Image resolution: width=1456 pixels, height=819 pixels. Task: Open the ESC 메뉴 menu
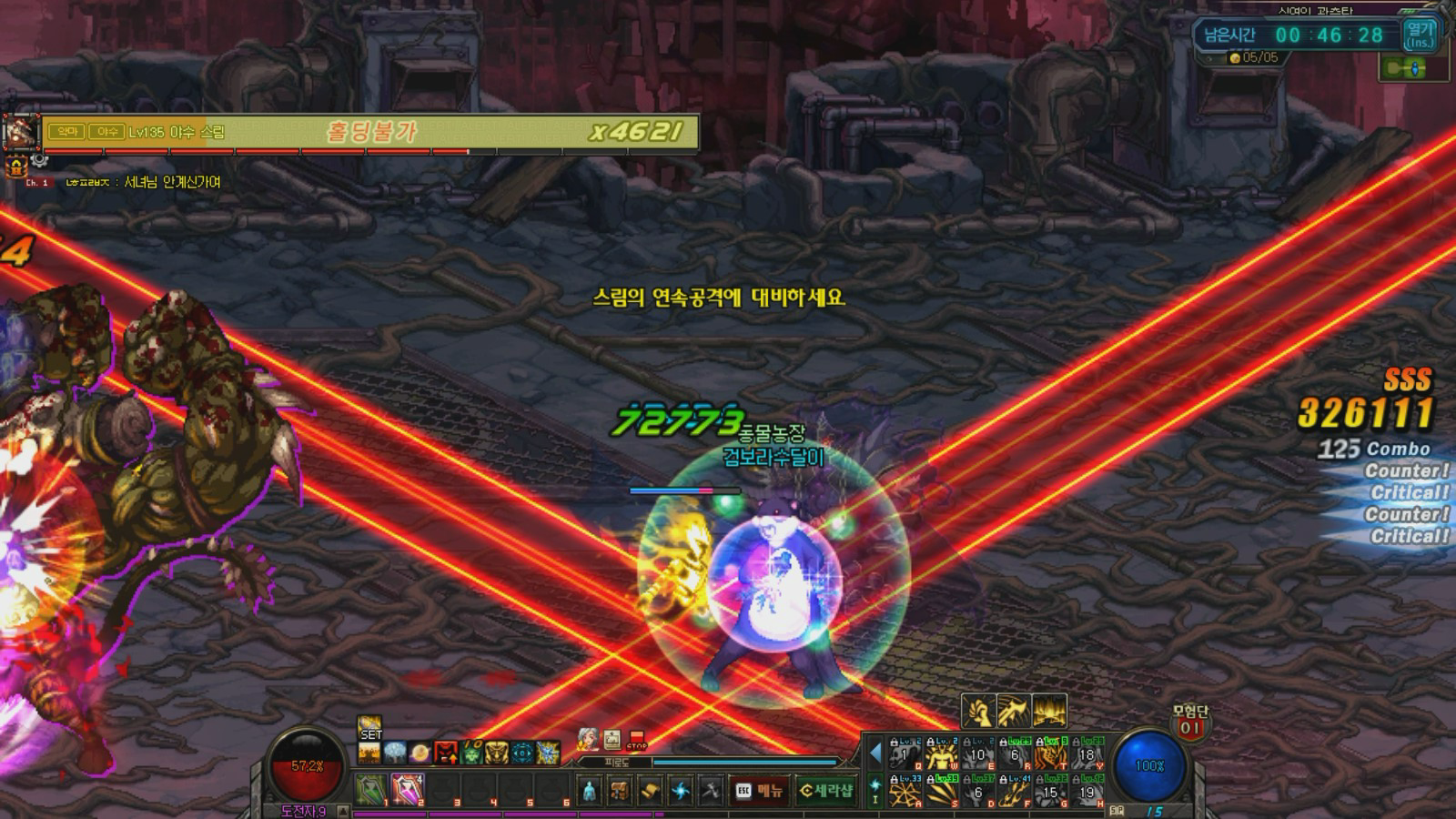click(760, 790)
